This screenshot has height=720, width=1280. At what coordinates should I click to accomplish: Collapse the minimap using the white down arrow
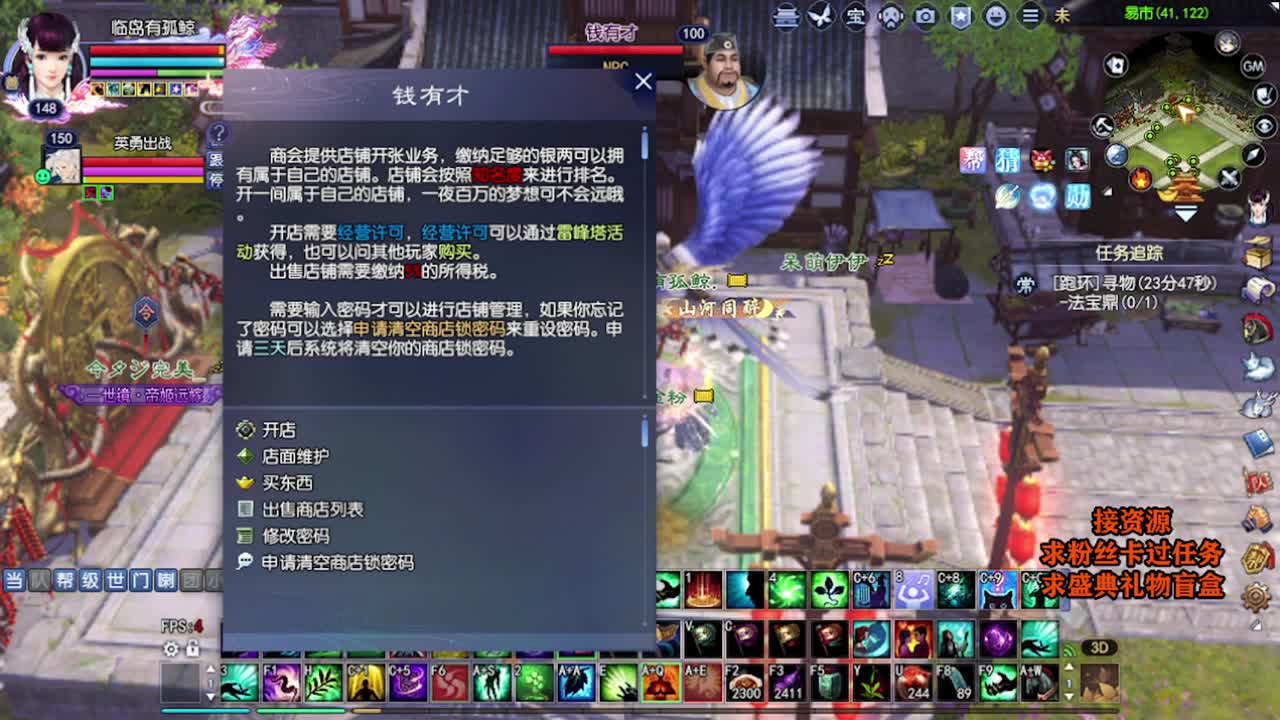click(x=1186, y=211)
